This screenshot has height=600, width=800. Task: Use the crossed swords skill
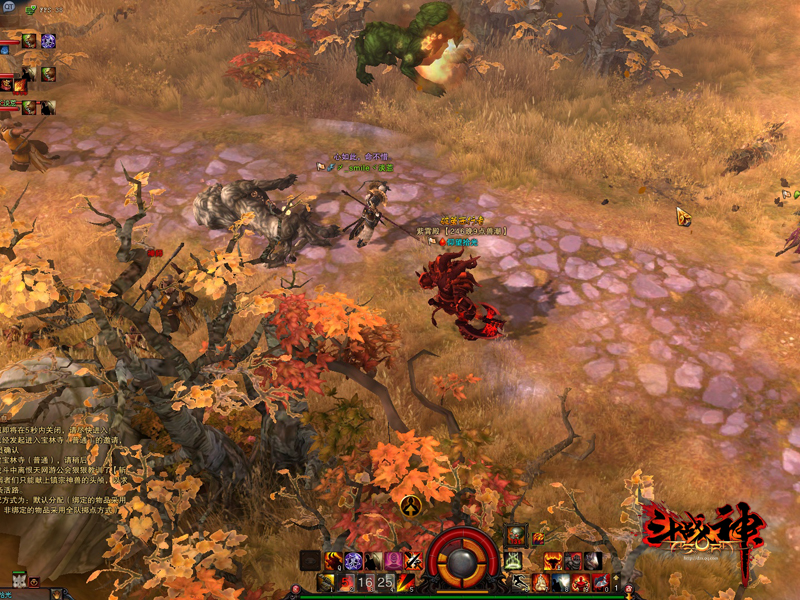pyautogui.click(x=412, y=560)
